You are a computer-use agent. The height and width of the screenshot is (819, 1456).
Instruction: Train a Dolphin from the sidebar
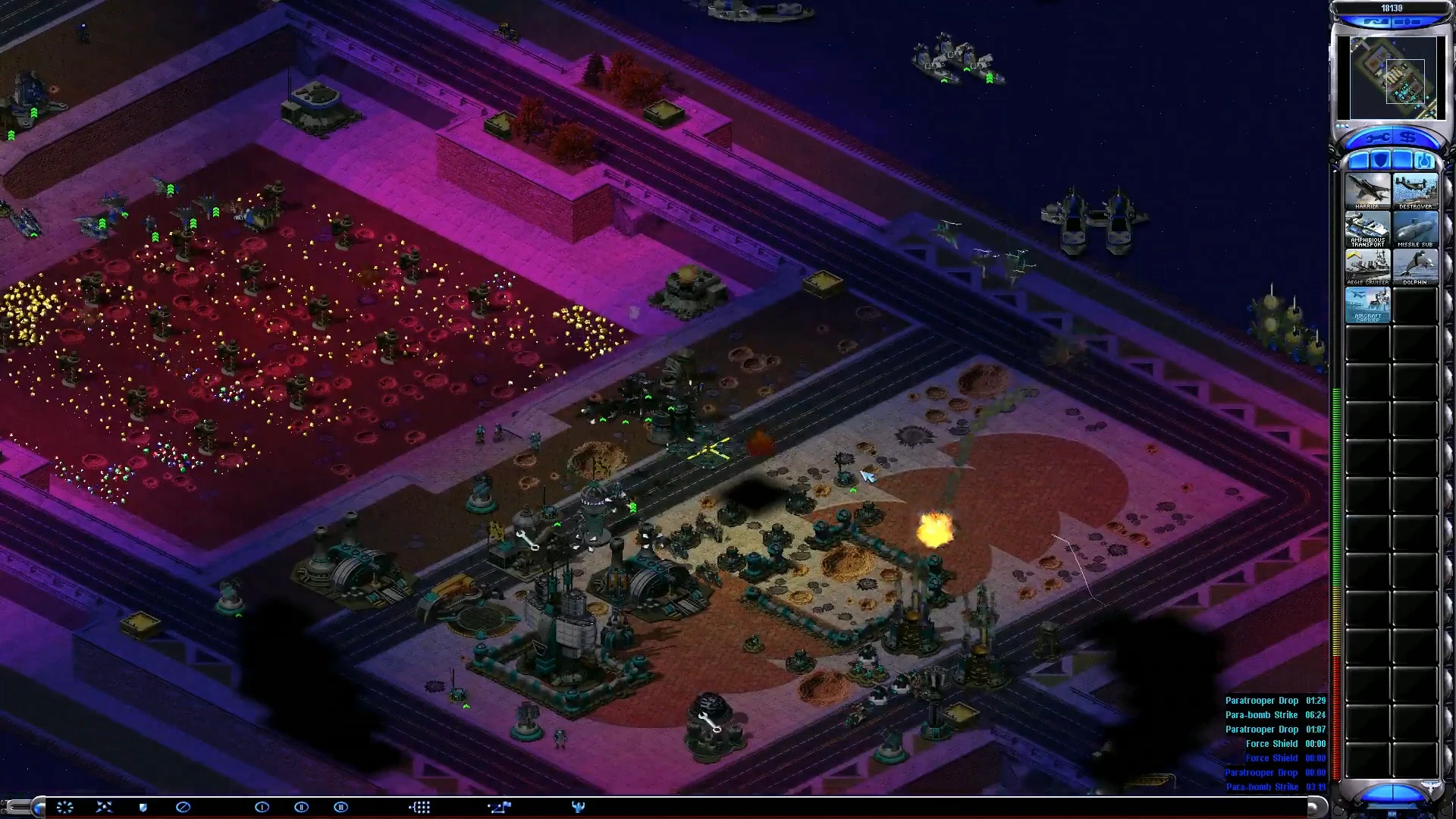click(x=1415, y=266)
